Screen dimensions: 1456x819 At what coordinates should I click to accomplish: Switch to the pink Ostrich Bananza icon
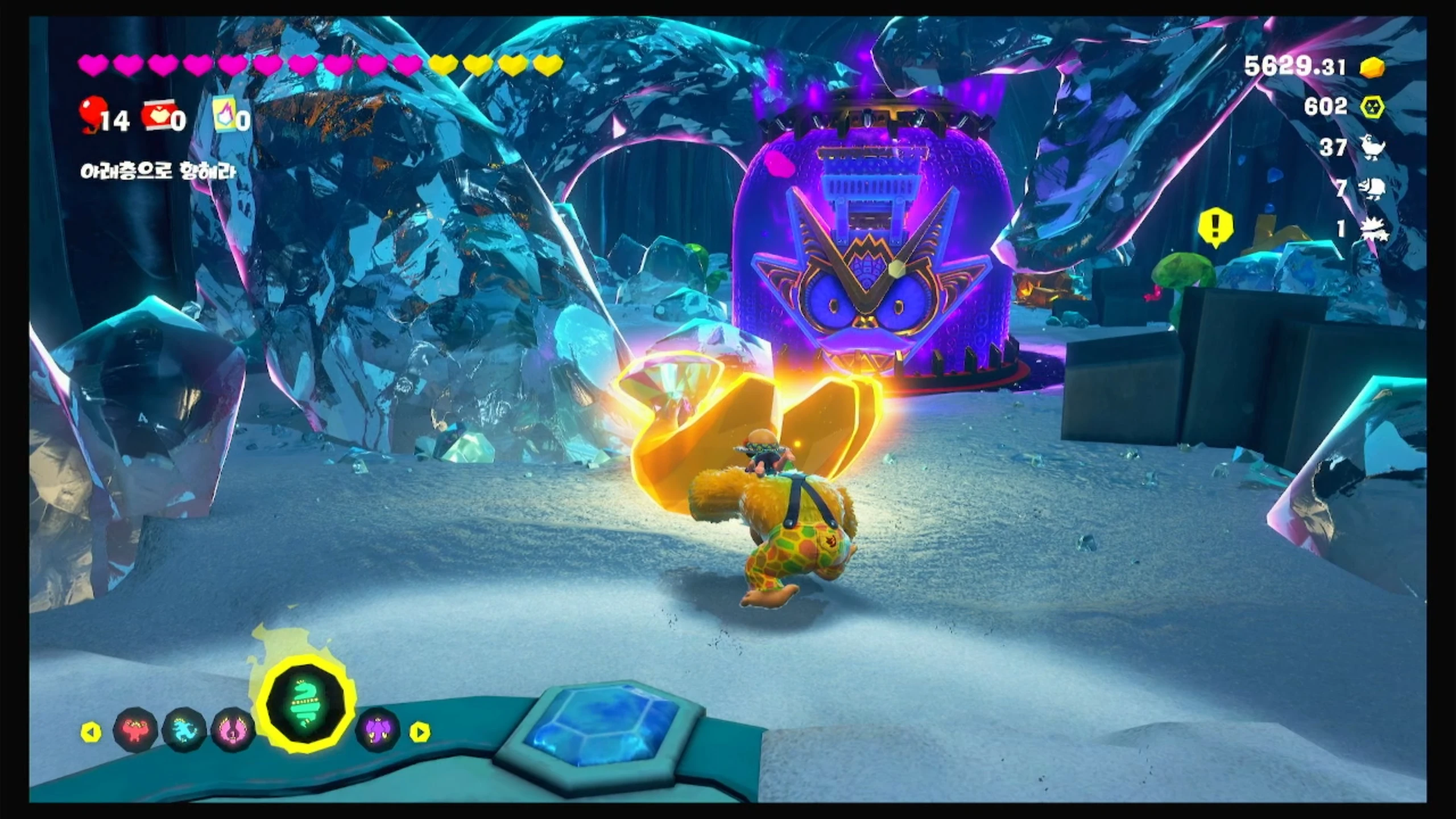click(232, 730)
